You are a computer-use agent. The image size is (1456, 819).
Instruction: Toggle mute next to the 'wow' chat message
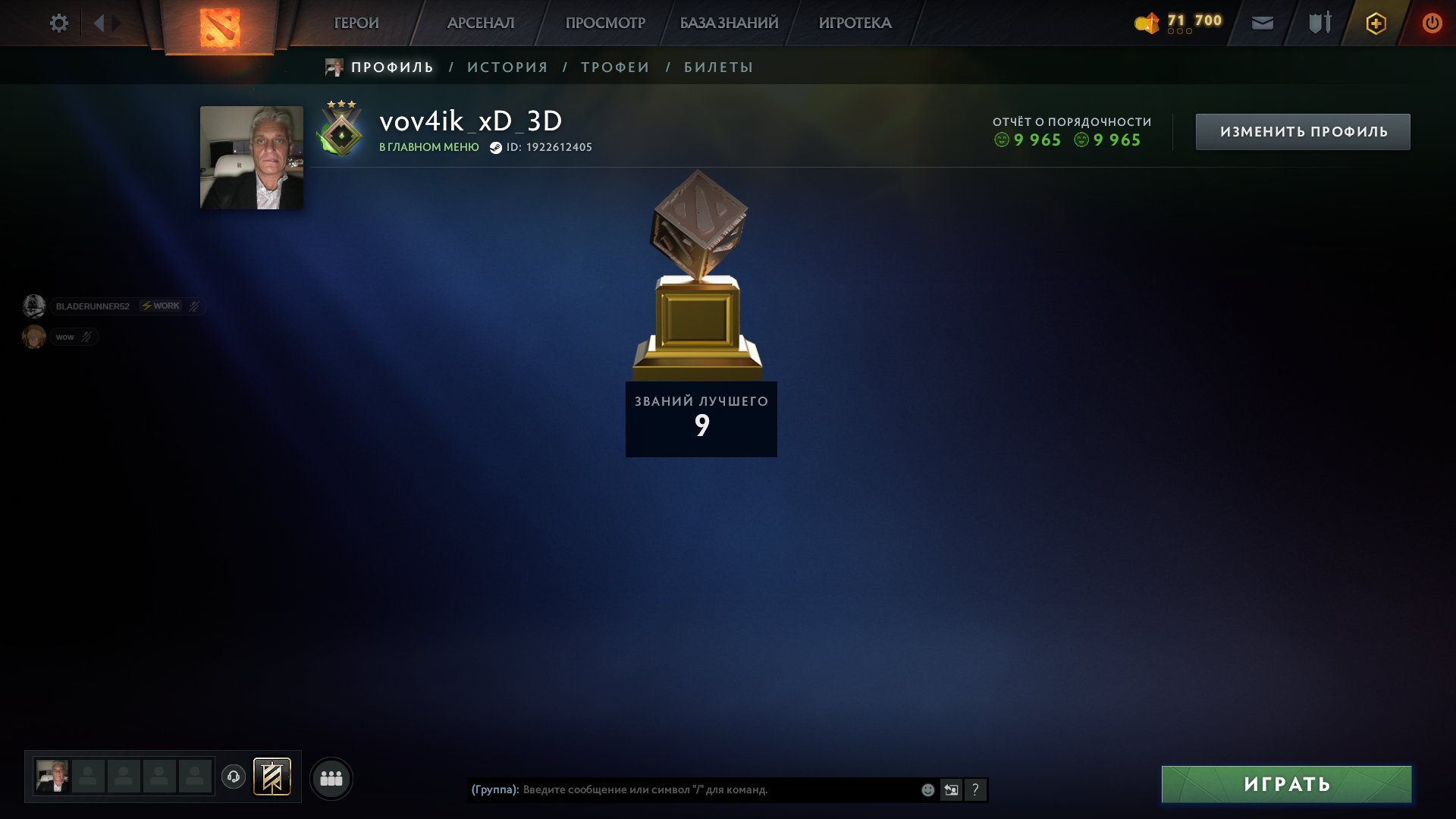click(x=86, y=337)
